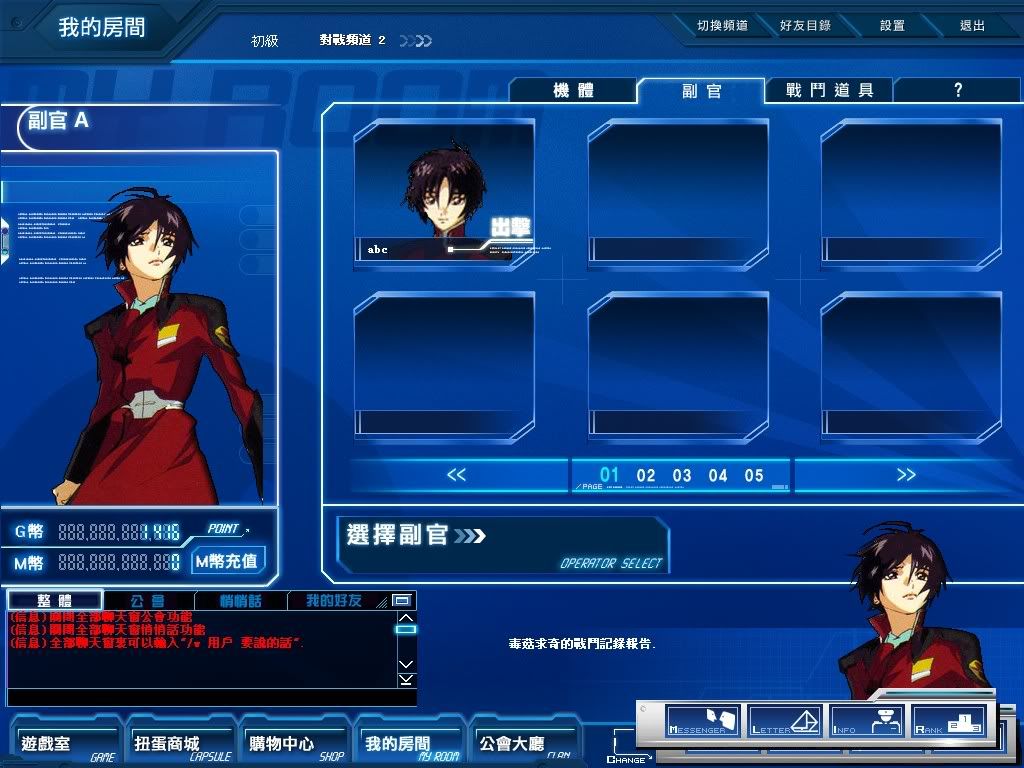Switch chat to the 我的好友 tab
1024x768 pixels.
click(x=334, y=601)
